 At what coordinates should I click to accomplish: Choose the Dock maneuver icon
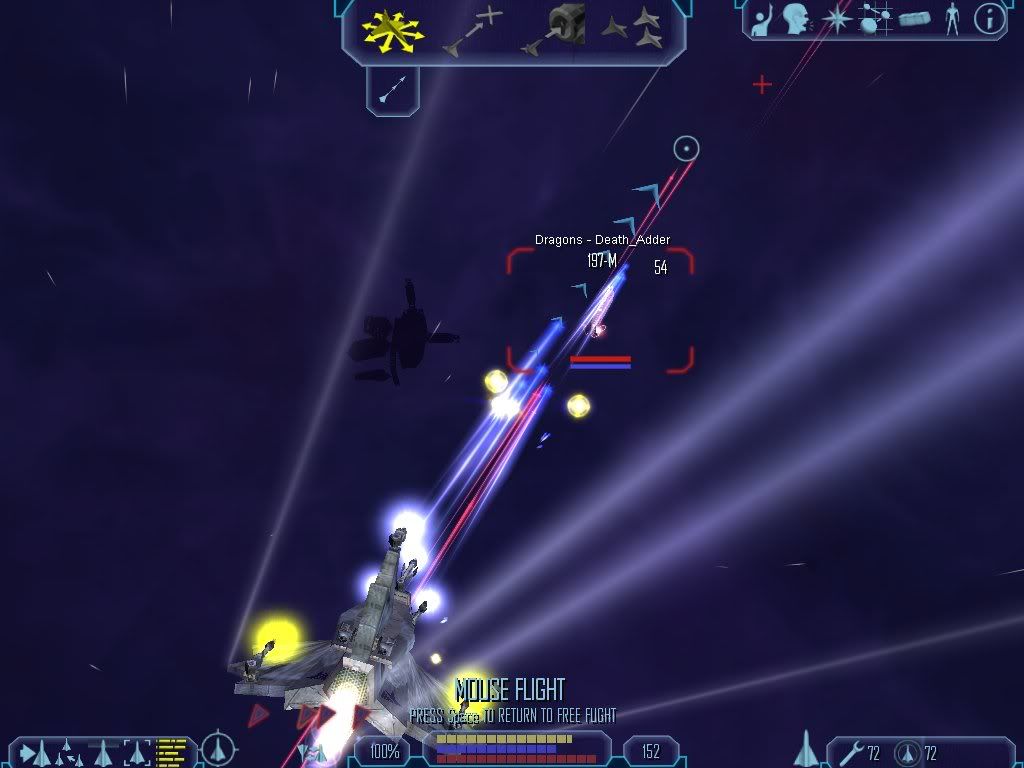tap(555, 29)
